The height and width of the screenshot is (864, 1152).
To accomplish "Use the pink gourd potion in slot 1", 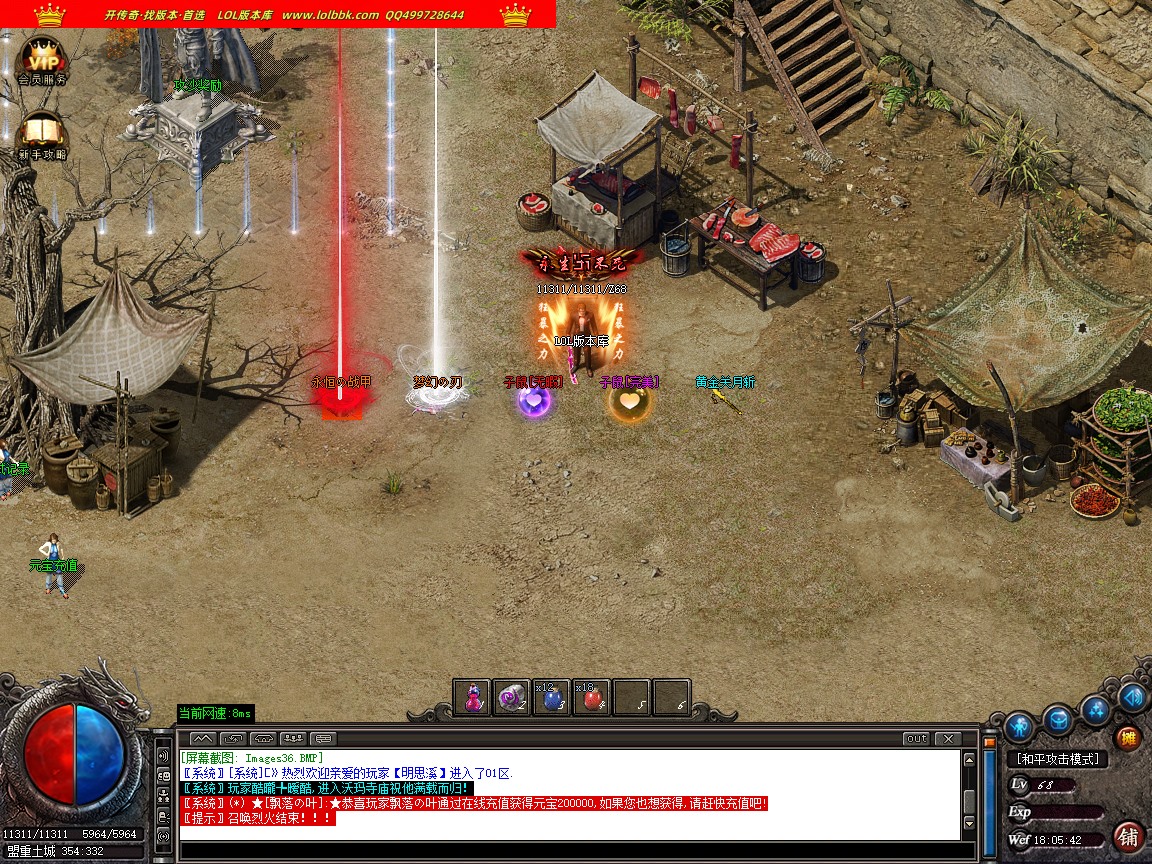I will tap(472, 697).
